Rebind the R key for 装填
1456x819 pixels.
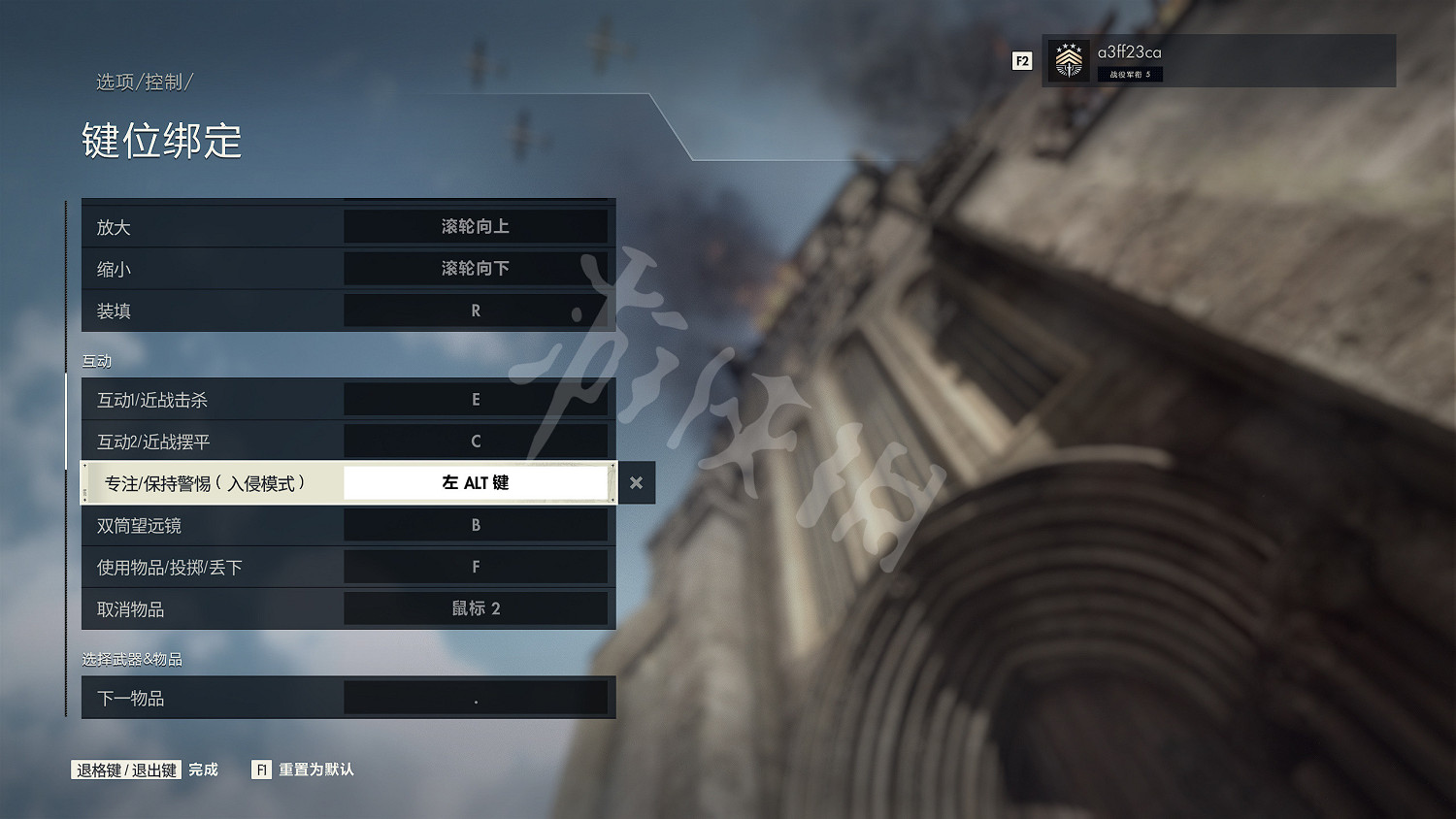[x=476, y=311]
